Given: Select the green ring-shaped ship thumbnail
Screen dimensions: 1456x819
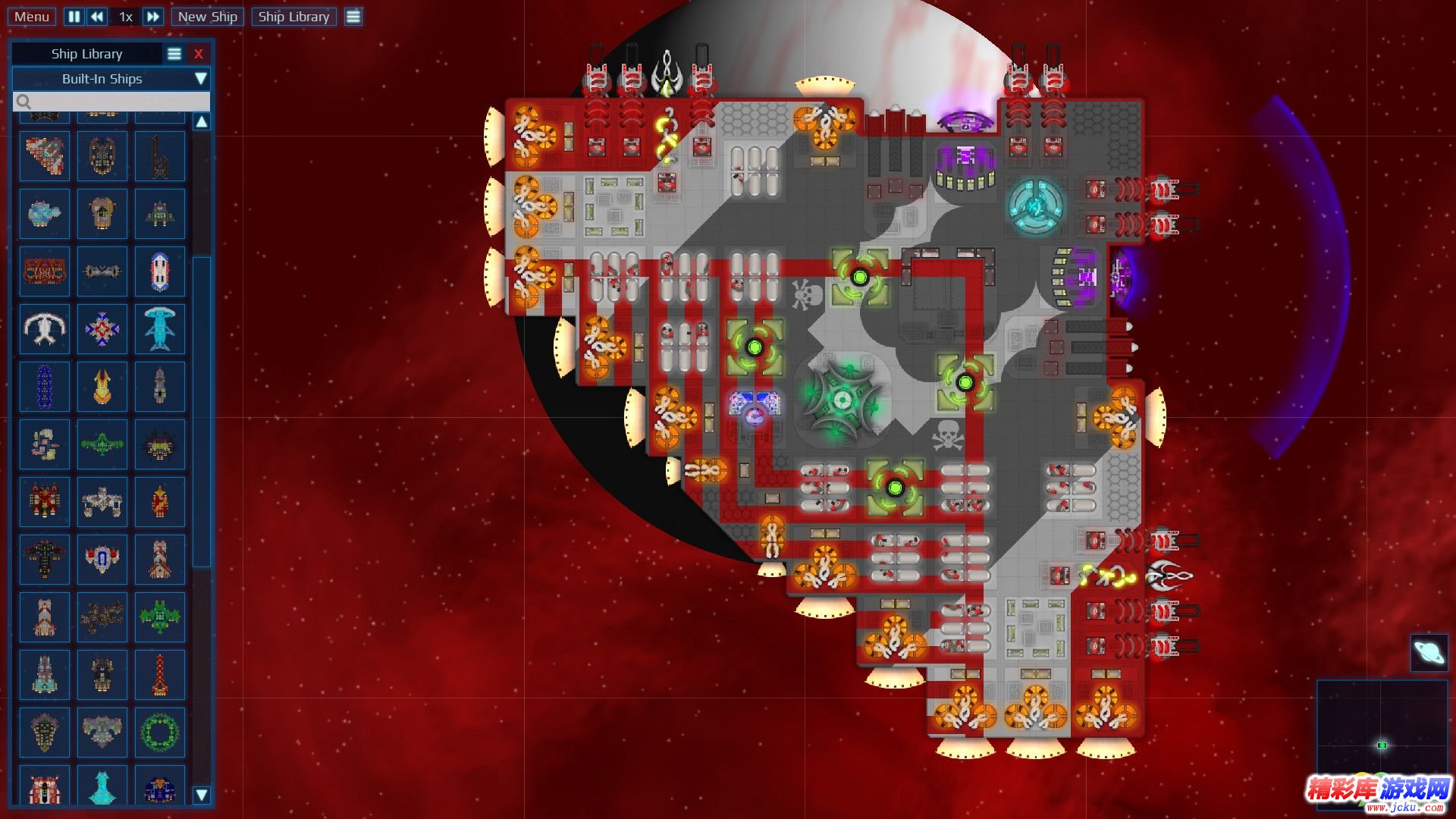Looking at the screenshot, I should point(160,732).
